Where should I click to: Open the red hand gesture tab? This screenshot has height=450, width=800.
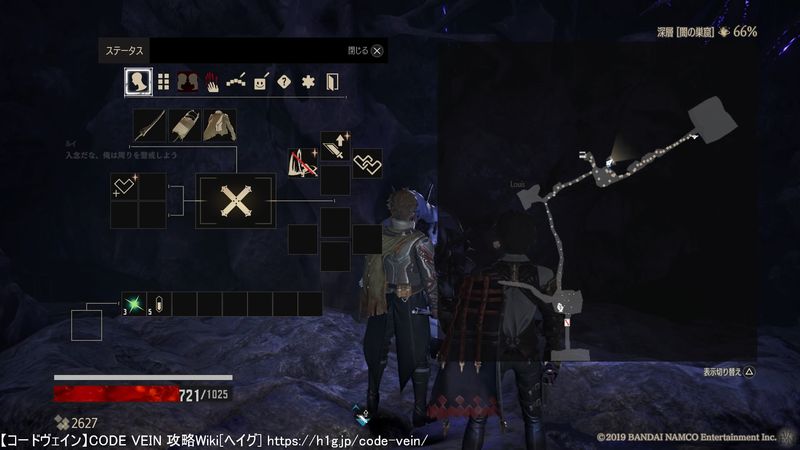(x=212, y=82)
